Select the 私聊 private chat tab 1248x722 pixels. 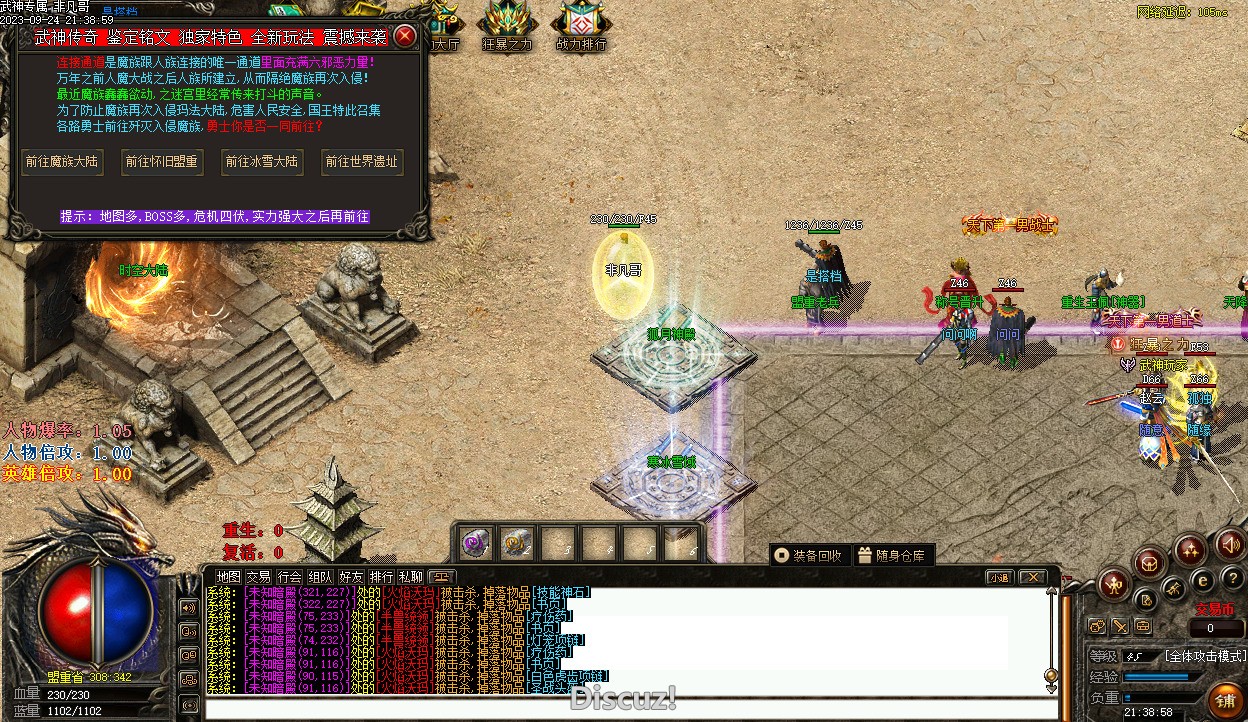pyautogui.click(x=411, y=577)
